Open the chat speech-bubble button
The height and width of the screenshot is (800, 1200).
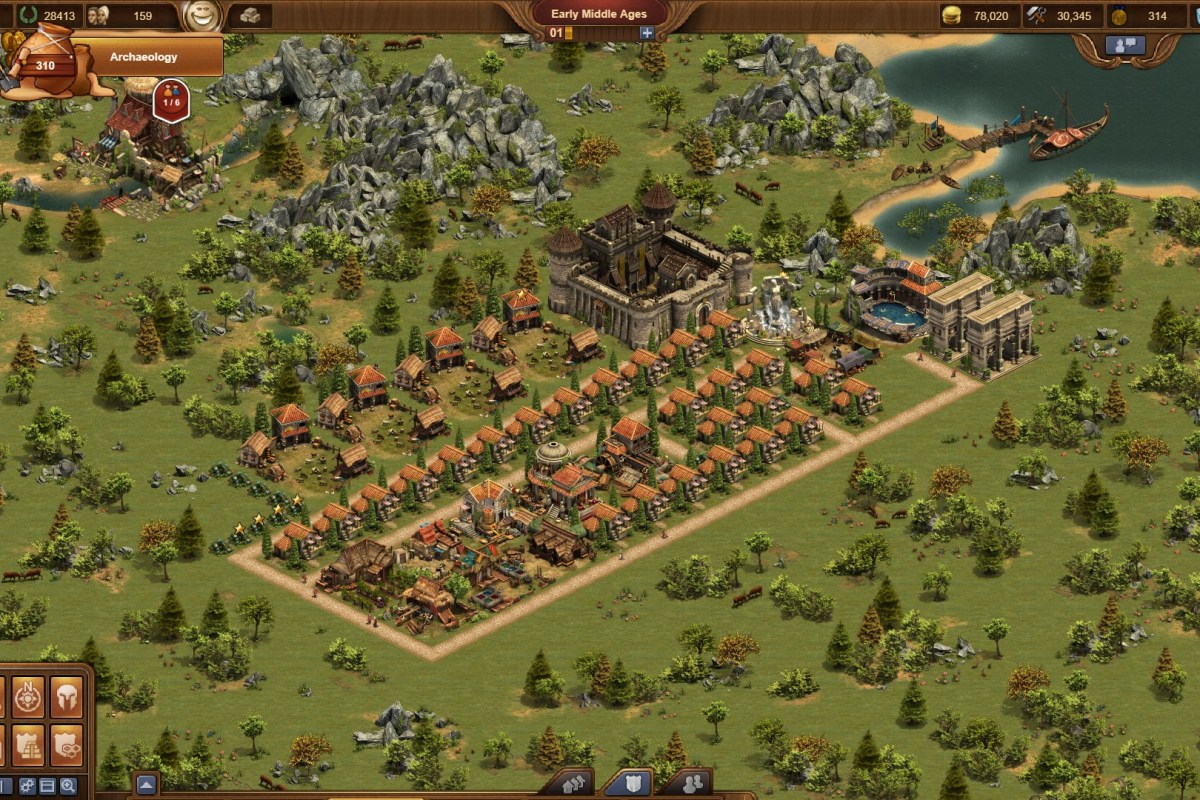pyautogui.click(x=1125, y=45)
